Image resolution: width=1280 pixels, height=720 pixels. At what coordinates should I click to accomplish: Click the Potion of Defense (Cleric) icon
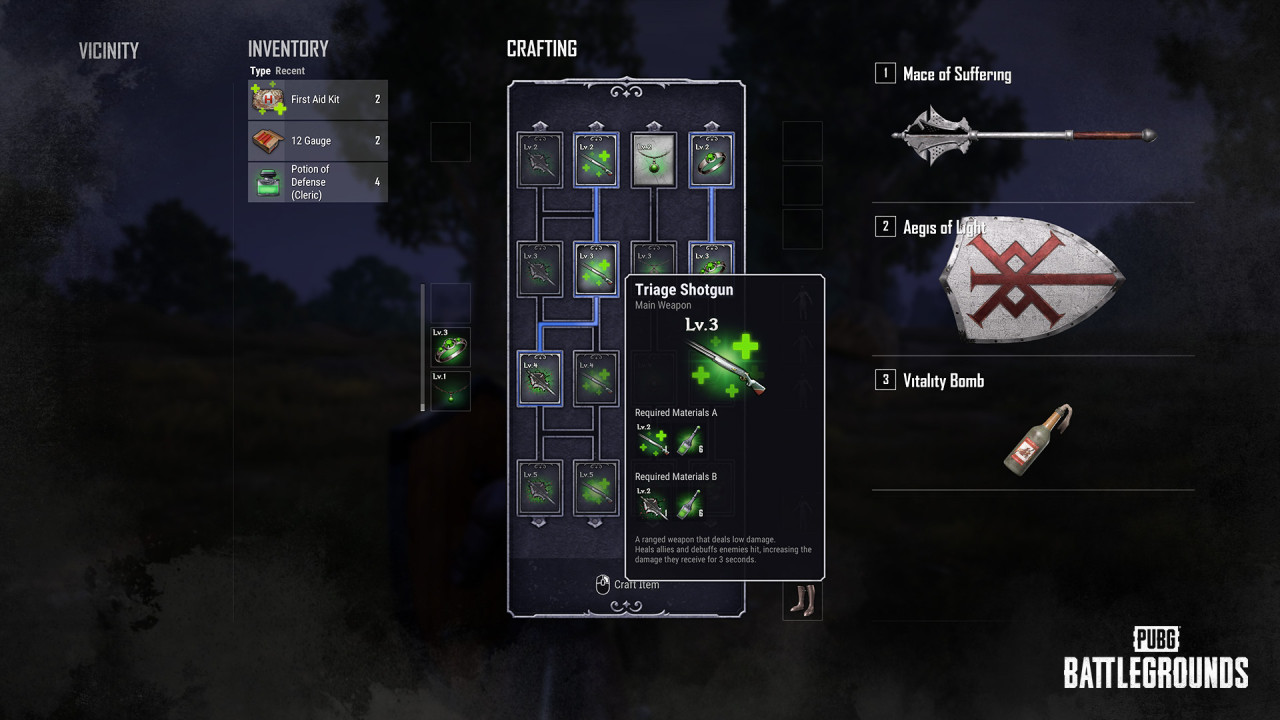click(265, 181)
